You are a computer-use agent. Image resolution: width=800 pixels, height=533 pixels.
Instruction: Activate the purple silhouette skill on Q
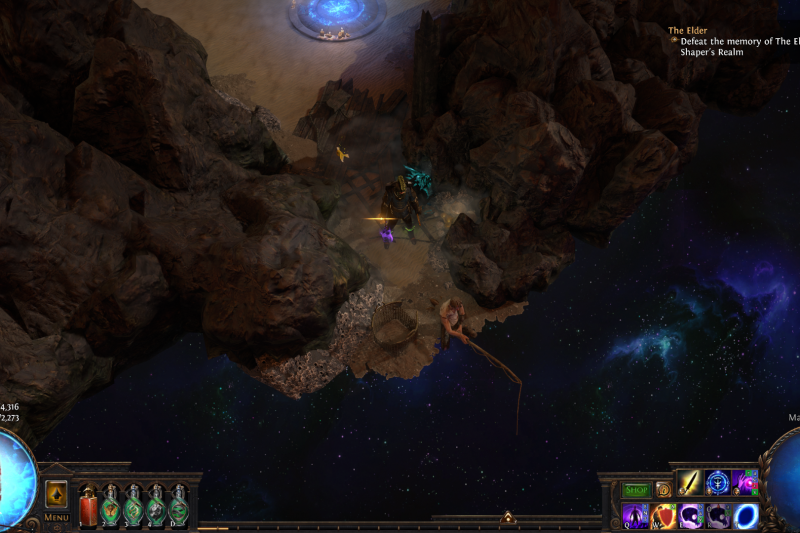pos(636,516)
